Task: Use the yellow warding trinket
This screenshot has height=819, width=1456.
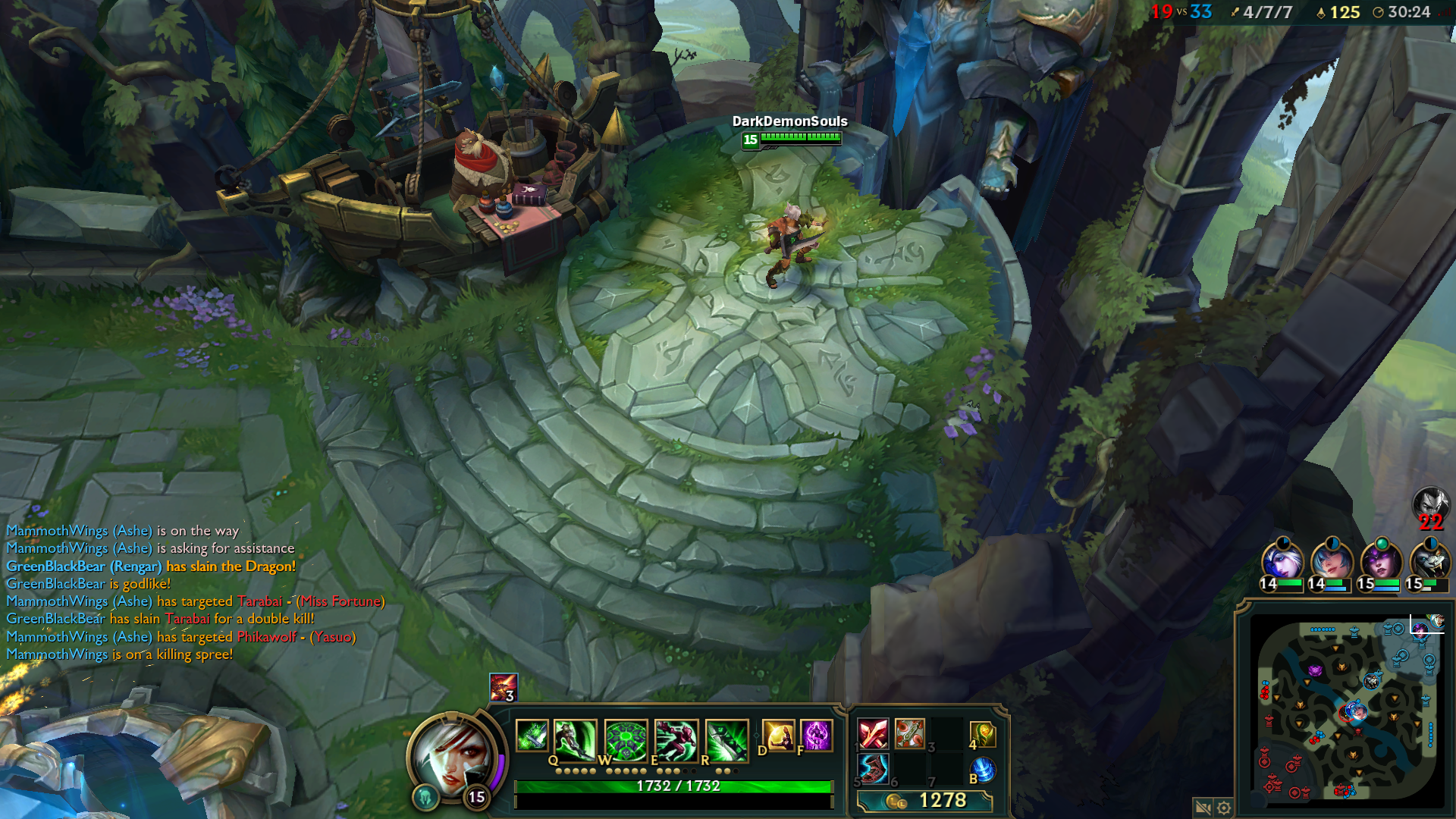Action: [983, 734]
